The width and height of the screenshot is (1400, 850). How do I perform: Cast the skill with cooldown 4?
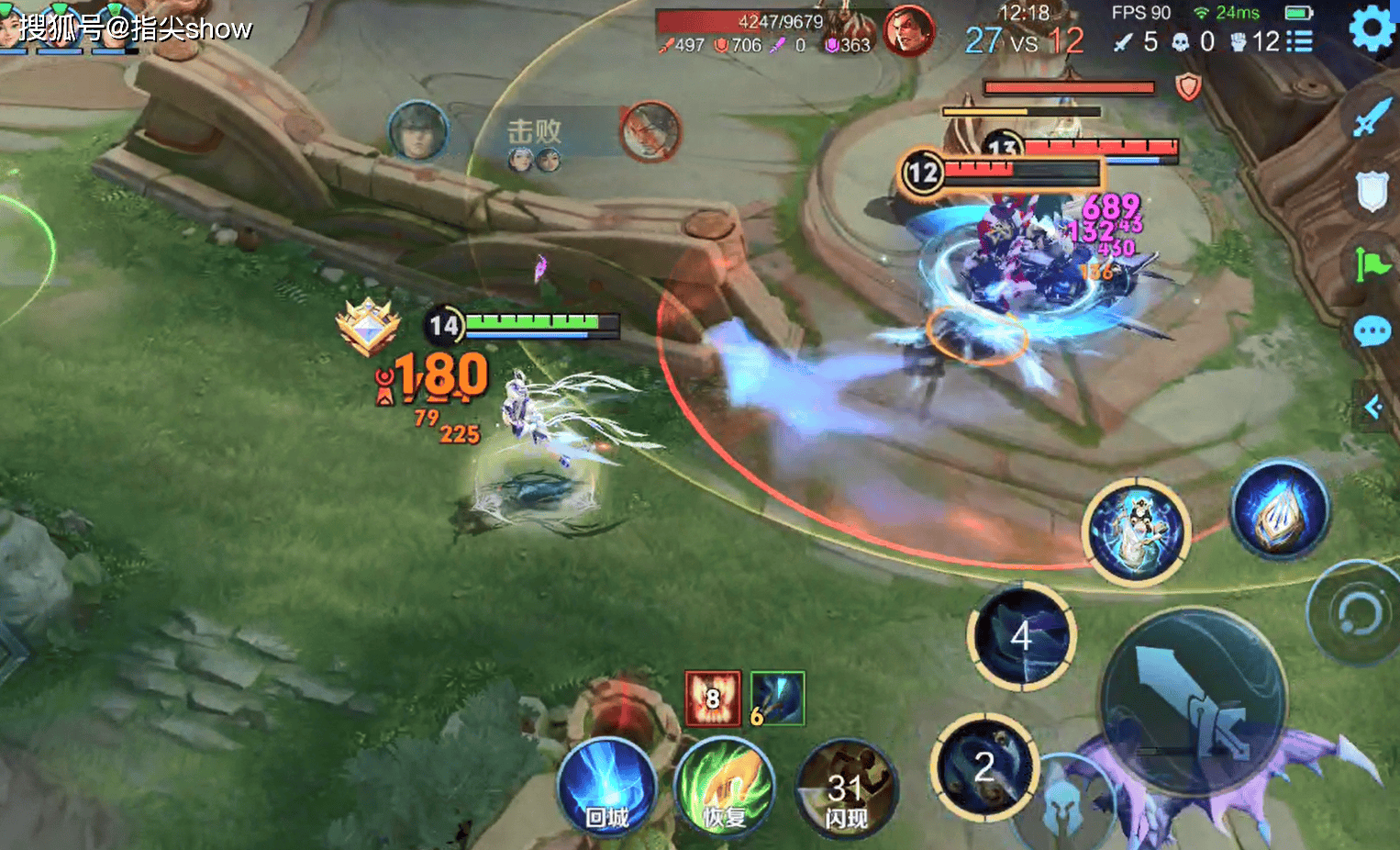1021,635
